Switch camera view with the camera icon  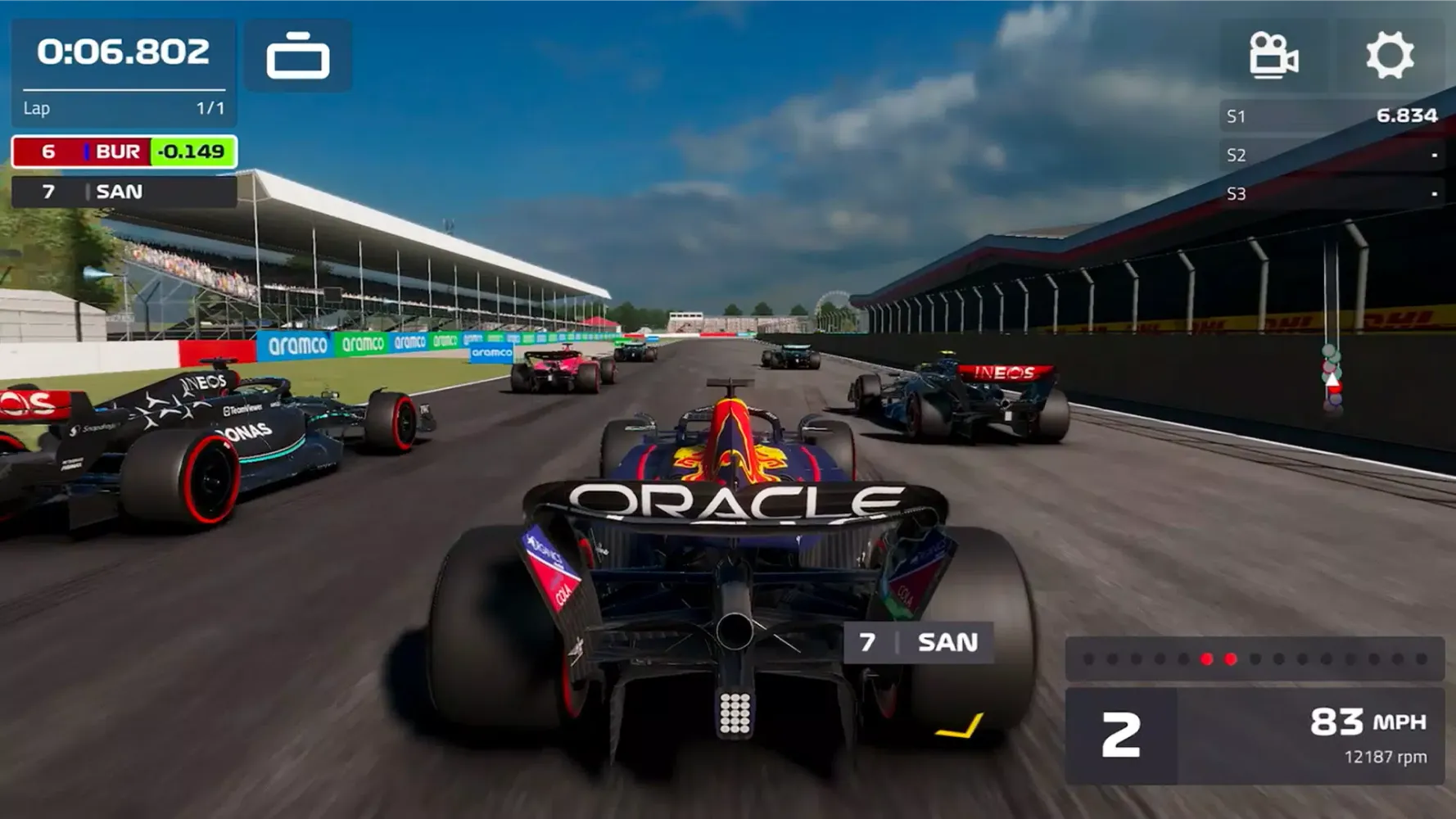point(1273,56)
